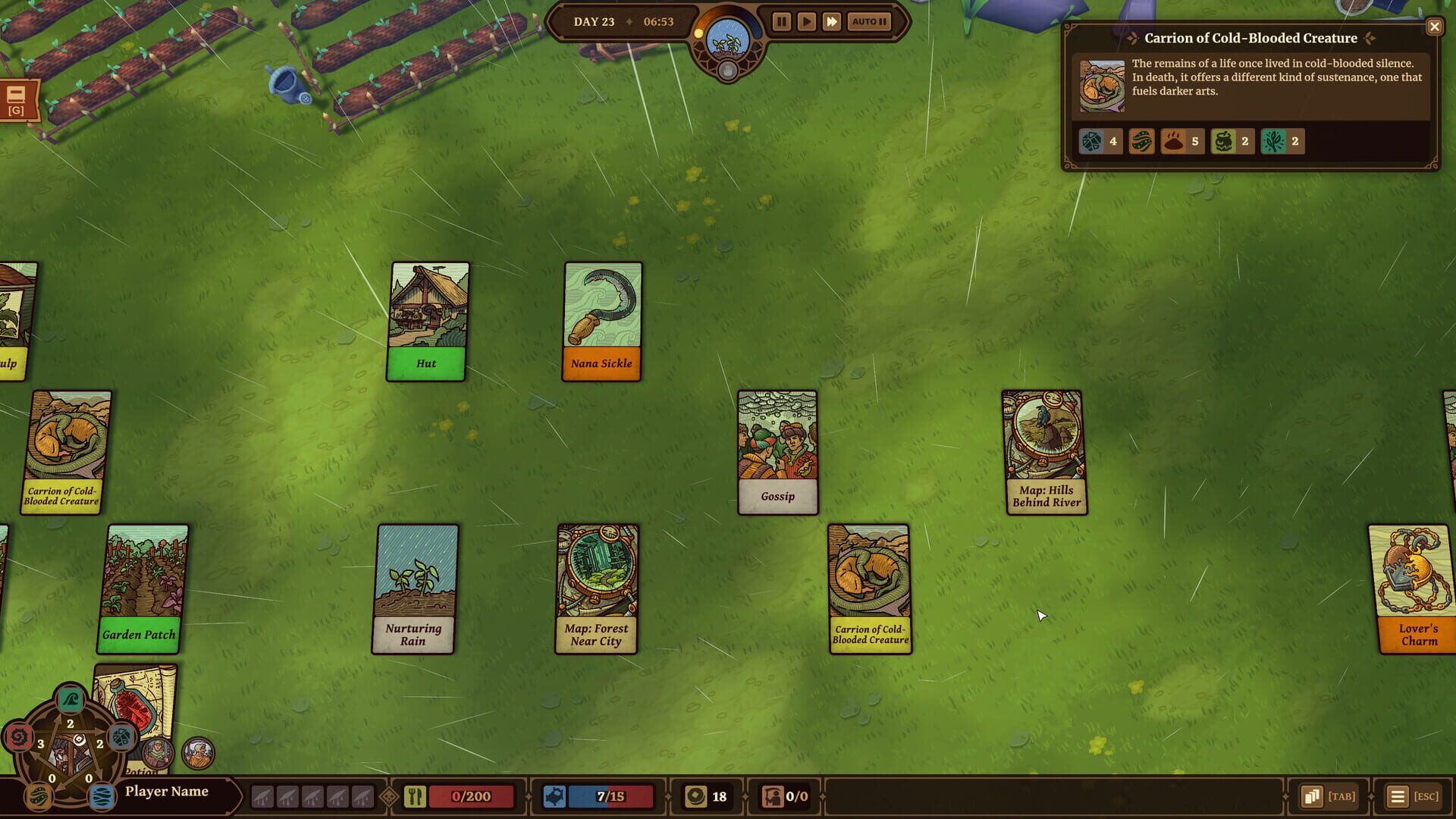The image size is (1456, 819).
Task: Select the blue bed rest icon
Action: 556,796
